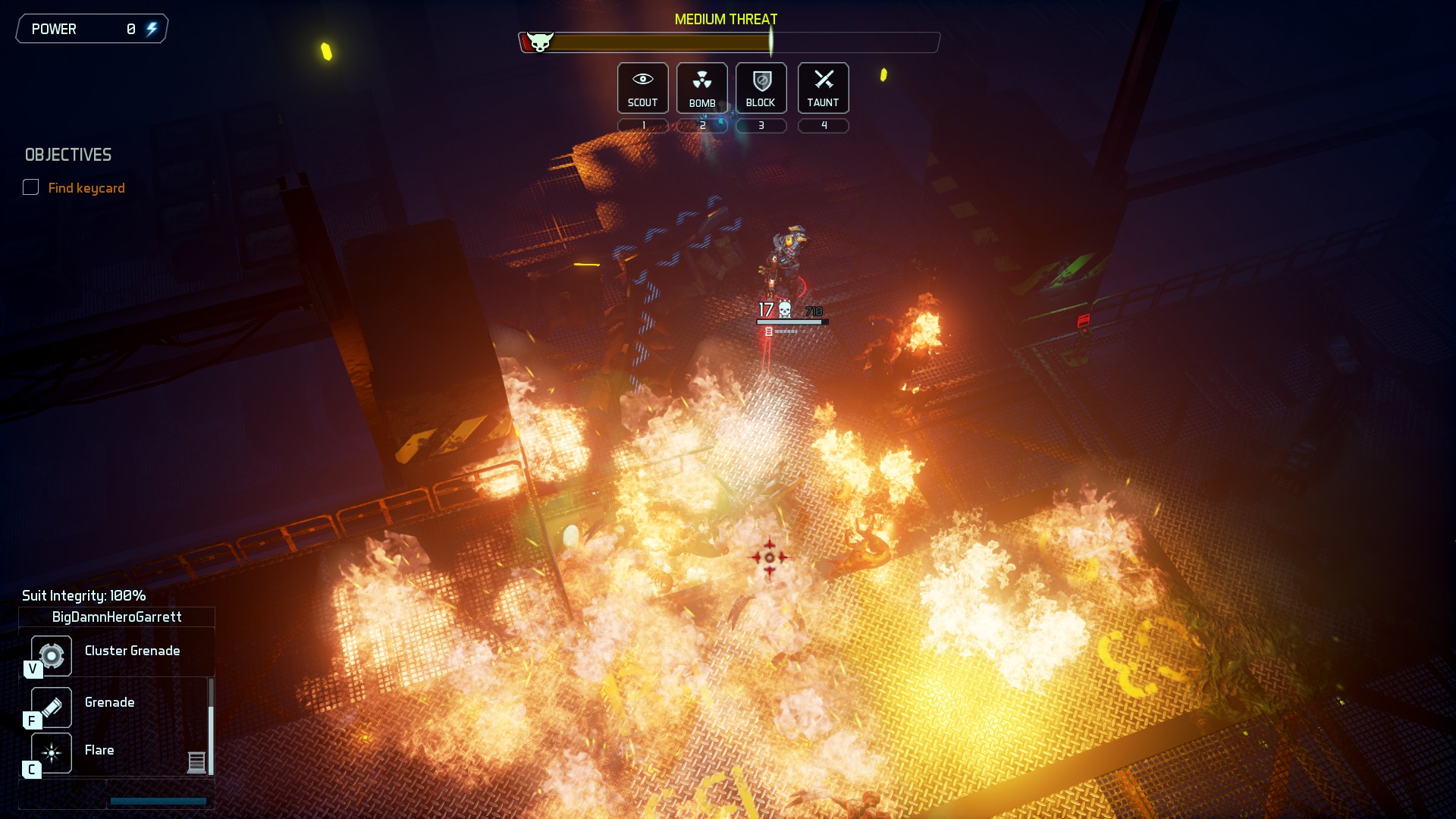The image size is (1456, 819).
Task: Select the Grenade equipment slot
Action: 52,707
